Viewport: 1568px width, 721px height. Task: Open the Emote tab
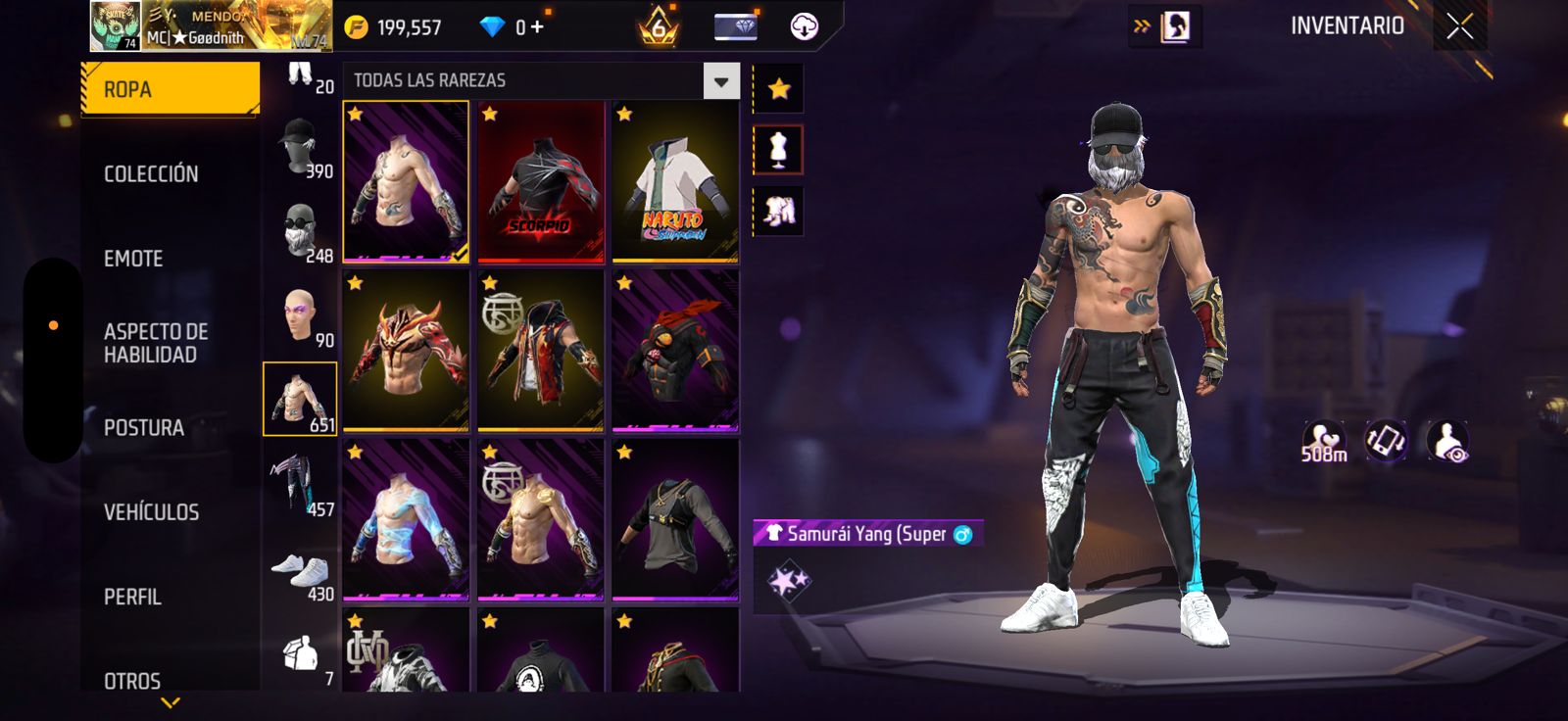133,259
